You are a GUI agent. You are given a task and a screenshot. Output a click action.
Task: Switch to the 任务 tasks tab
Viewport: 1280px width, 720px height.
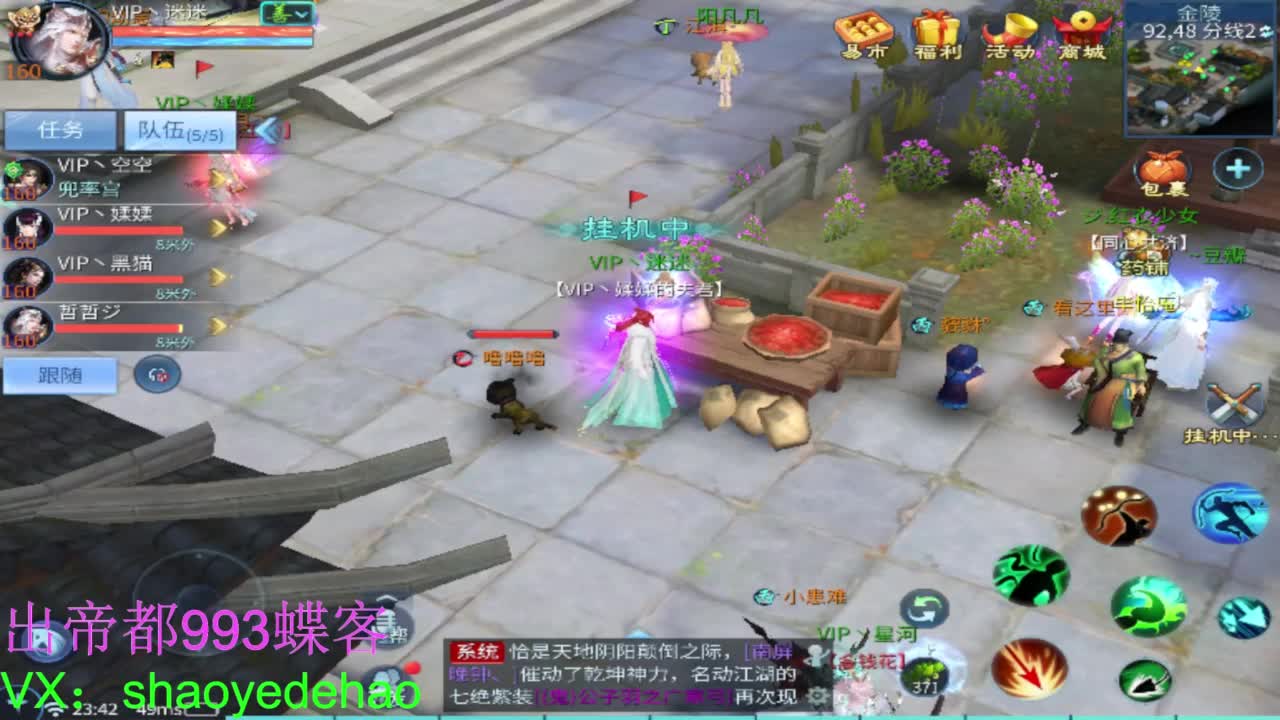pyautogui.click(x=60, y=128)
